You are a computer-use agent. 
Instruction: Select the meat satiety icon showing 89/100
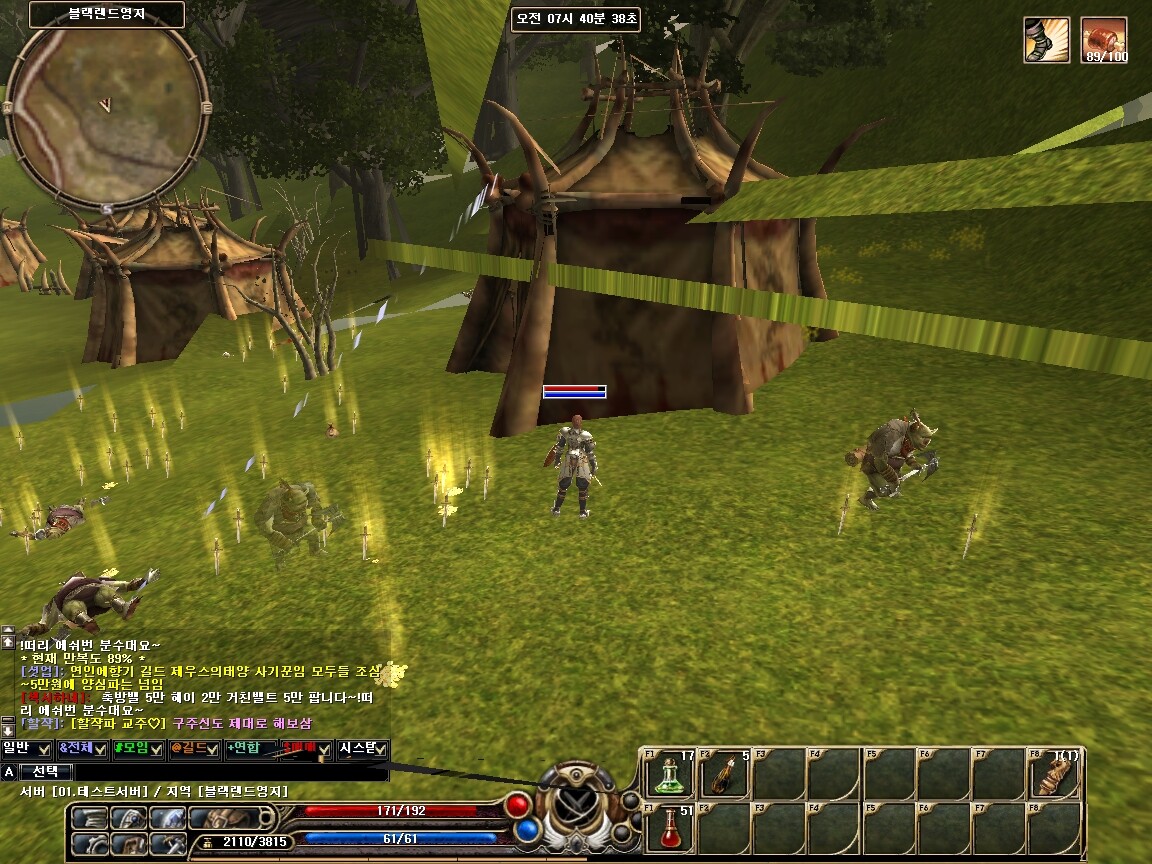point(1105,40)
